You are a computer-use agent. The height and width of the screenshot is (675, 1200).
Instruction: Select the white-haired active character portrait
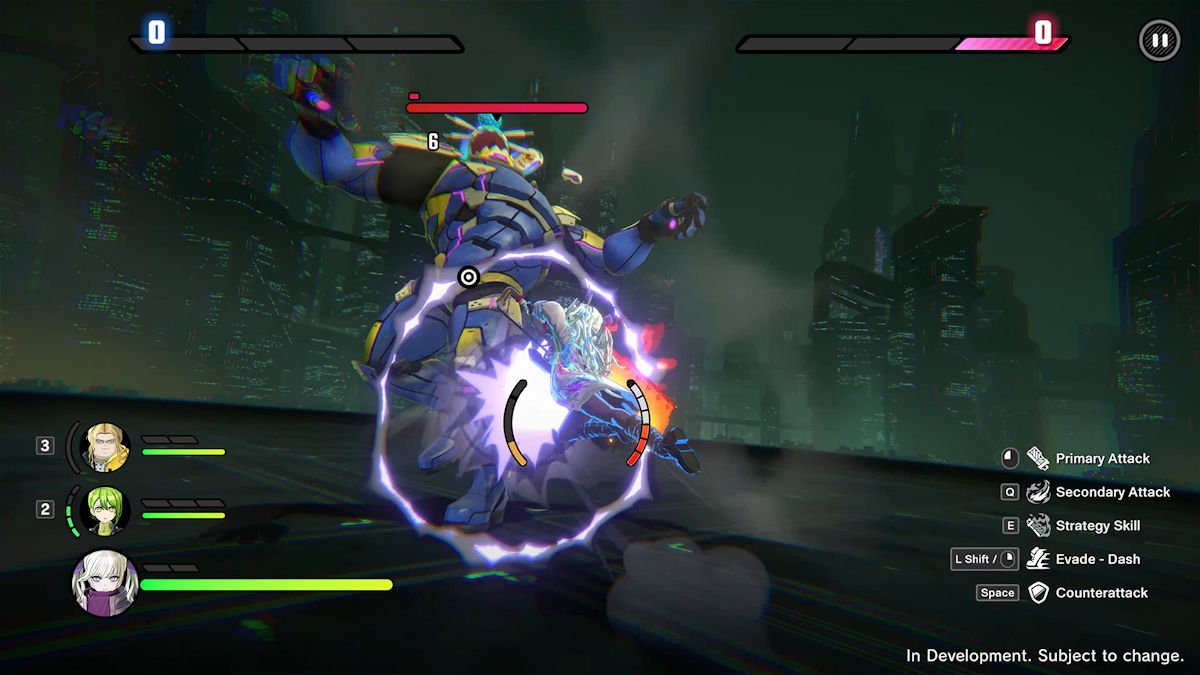point(105,582)
